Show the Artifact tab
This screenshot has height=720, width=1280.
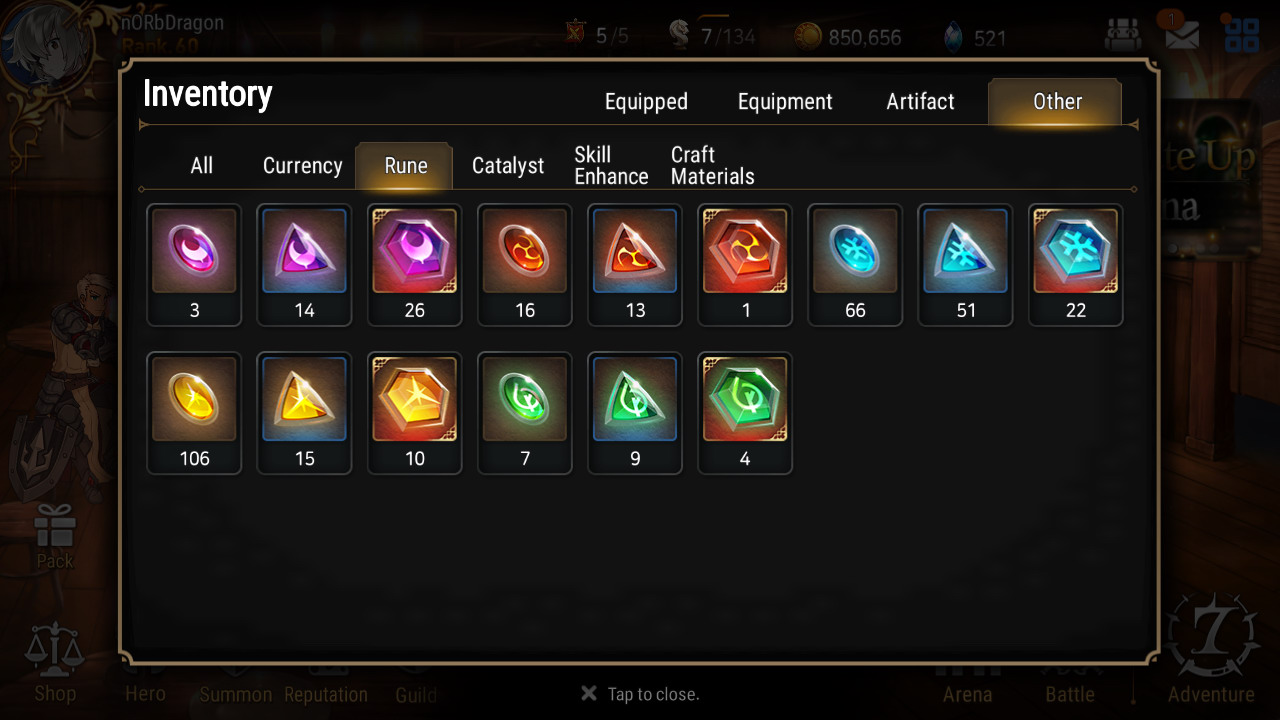[x=920, y=102]
